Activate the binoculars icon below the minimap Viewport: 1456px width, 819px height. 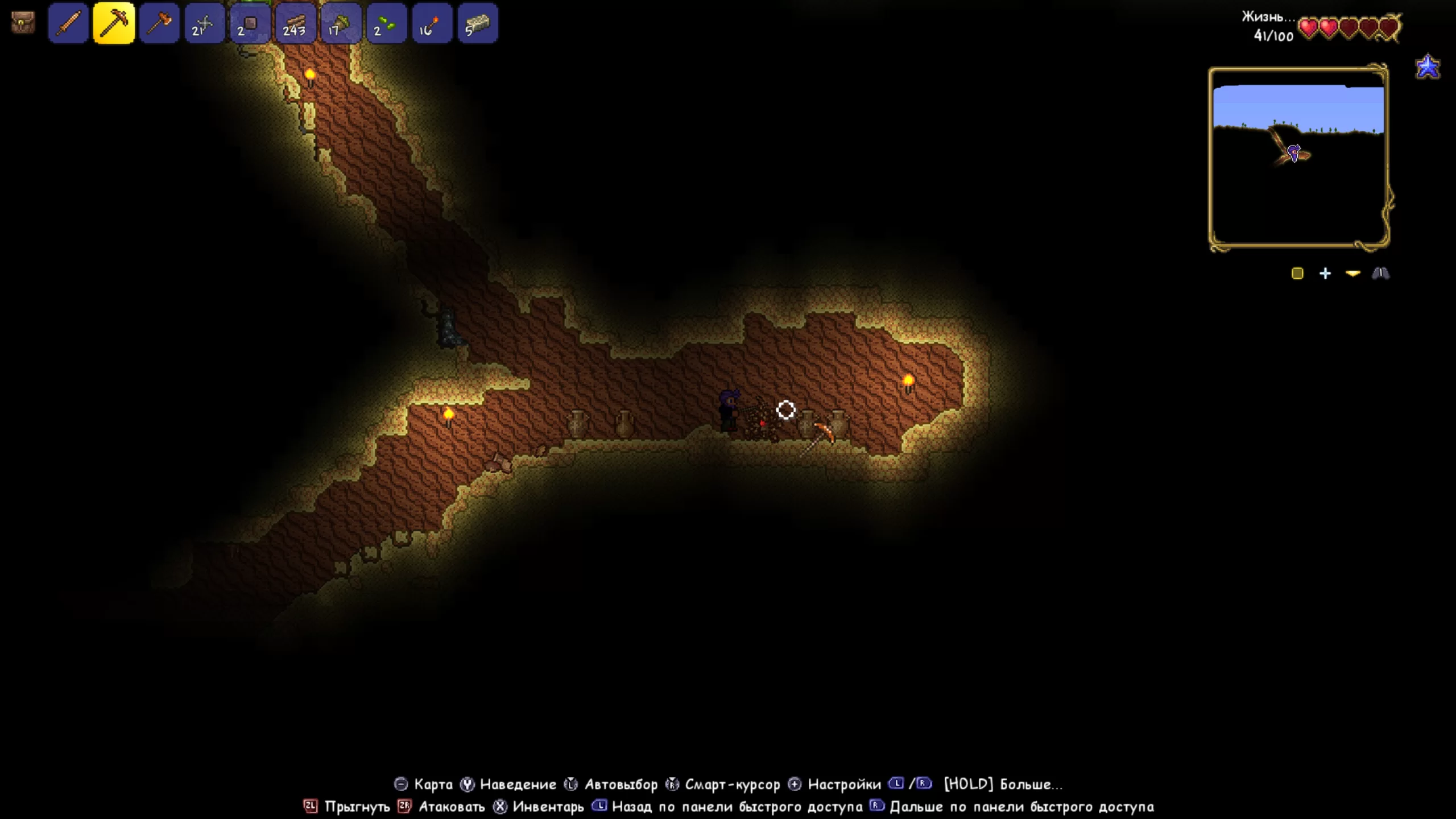[x=1380, y=274]
